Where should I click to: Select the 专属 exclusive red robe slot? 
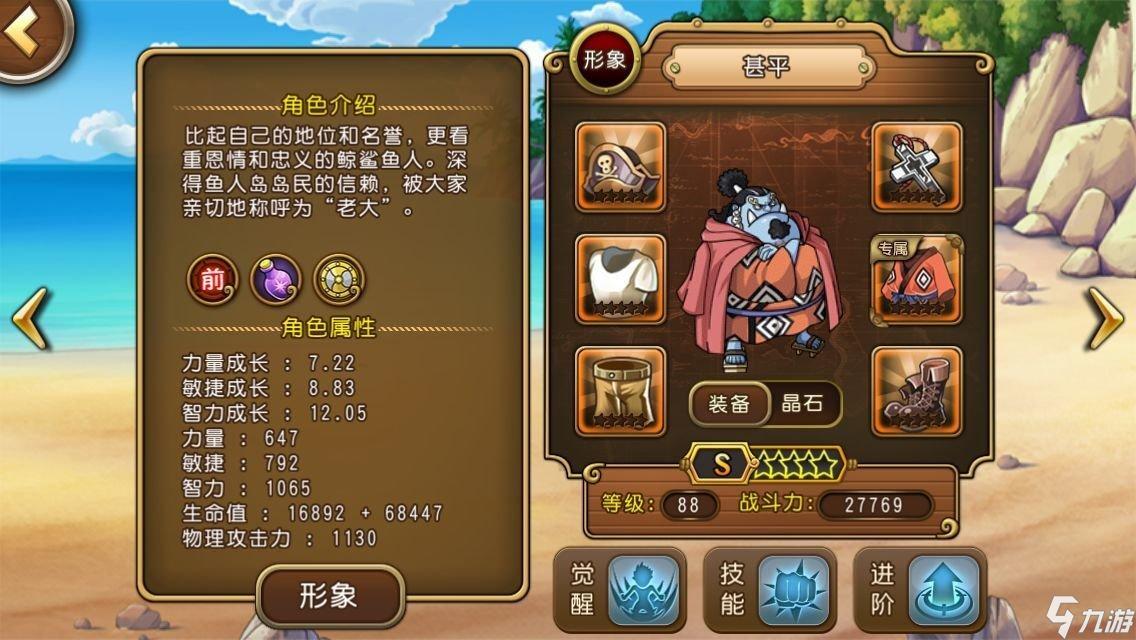917,280
